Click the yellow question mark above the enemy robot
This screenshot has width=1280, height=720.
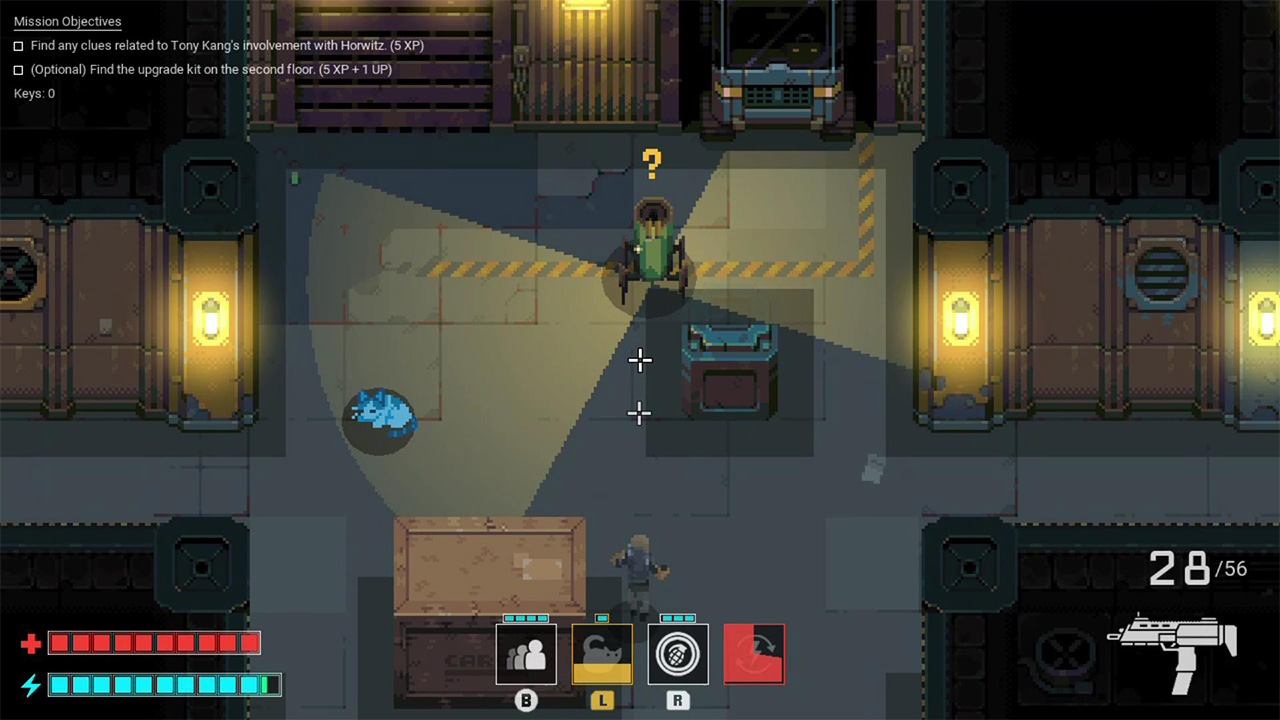pyautogui.click(x=652, y=163)
